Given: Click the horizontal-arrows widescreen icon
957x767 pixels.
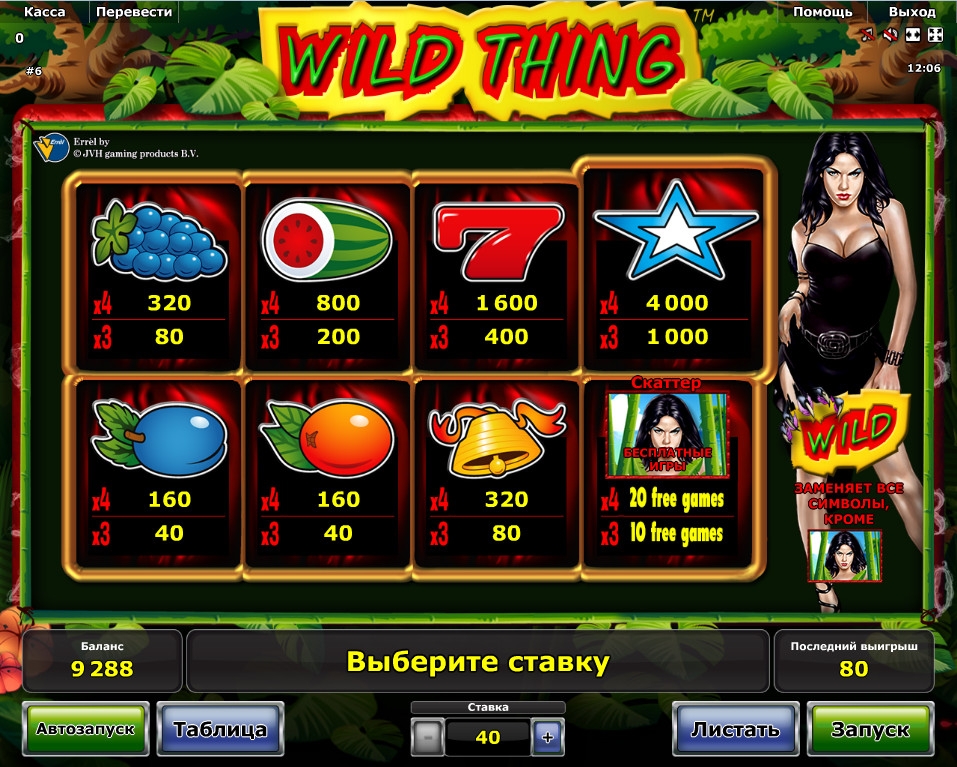Looking at the screenshot, I should [912, 35].
